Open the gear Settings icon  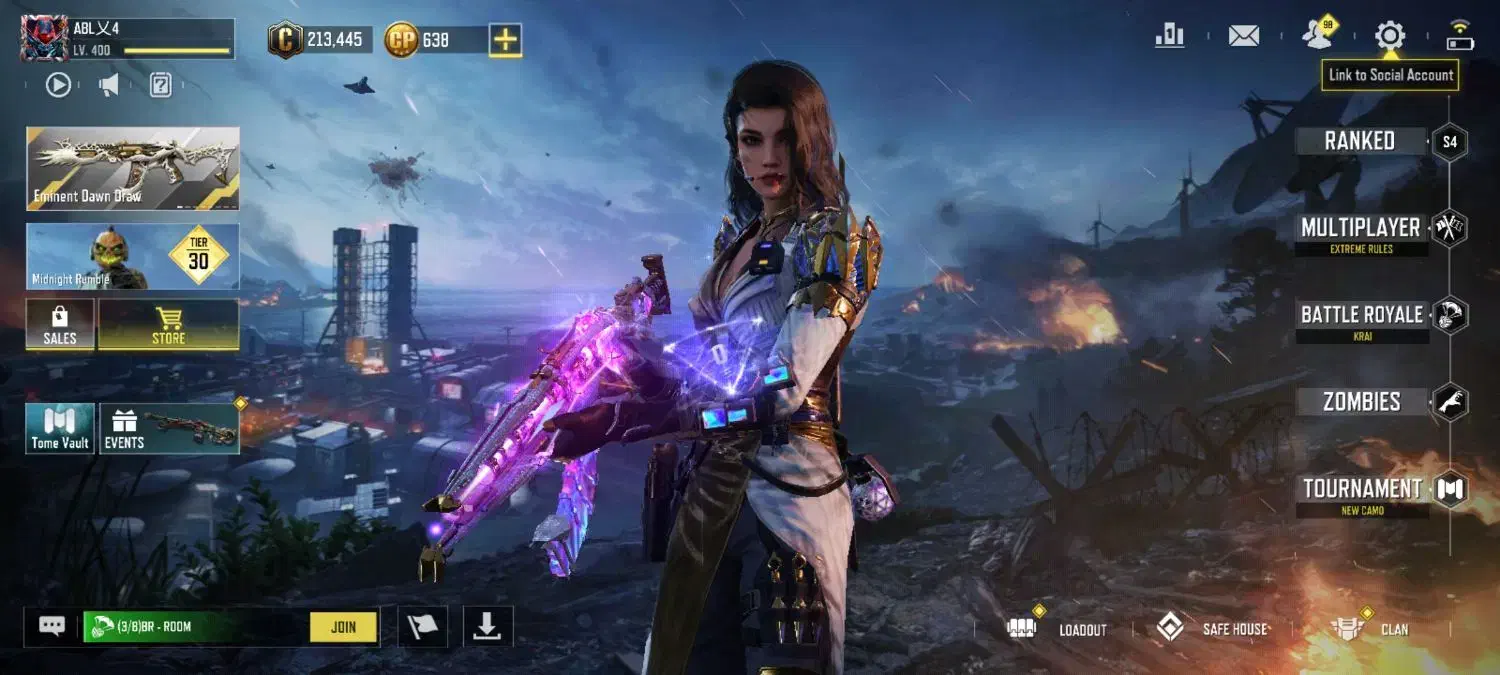(x=1390, y=36)
